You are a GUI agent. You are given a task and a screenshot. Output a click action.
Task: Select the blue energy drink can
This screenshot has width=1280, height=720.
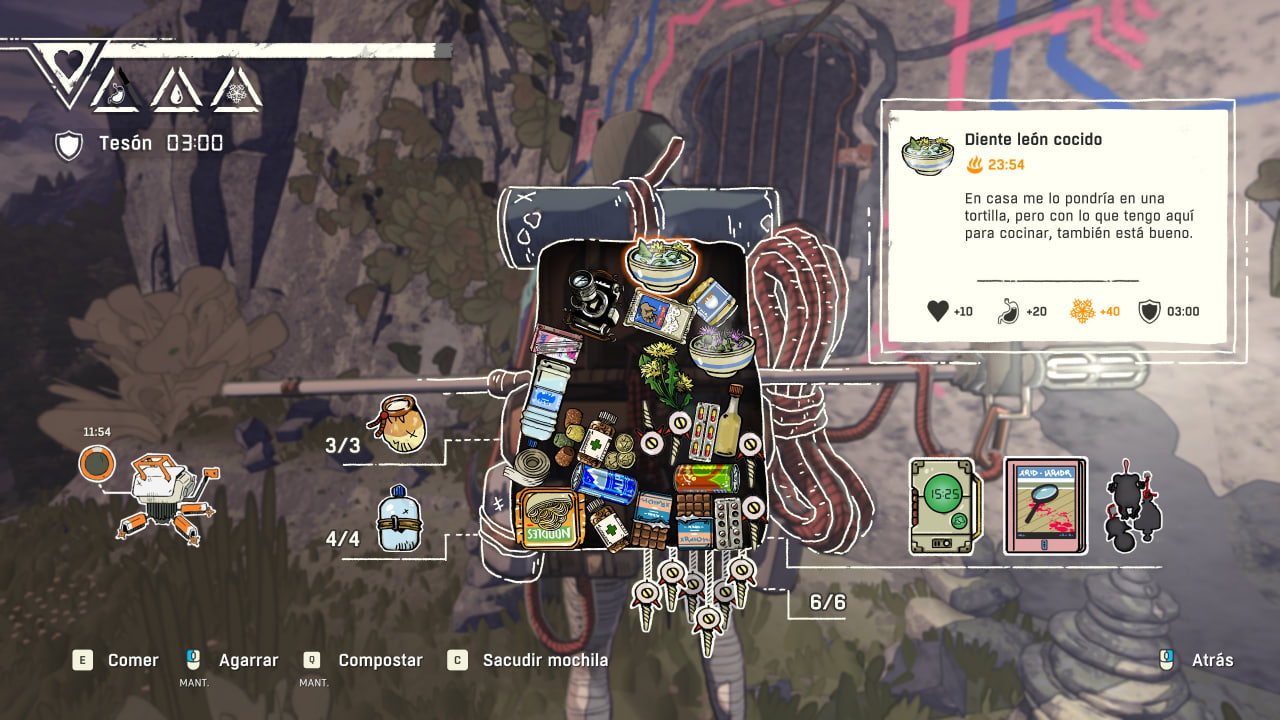point(606,484)
